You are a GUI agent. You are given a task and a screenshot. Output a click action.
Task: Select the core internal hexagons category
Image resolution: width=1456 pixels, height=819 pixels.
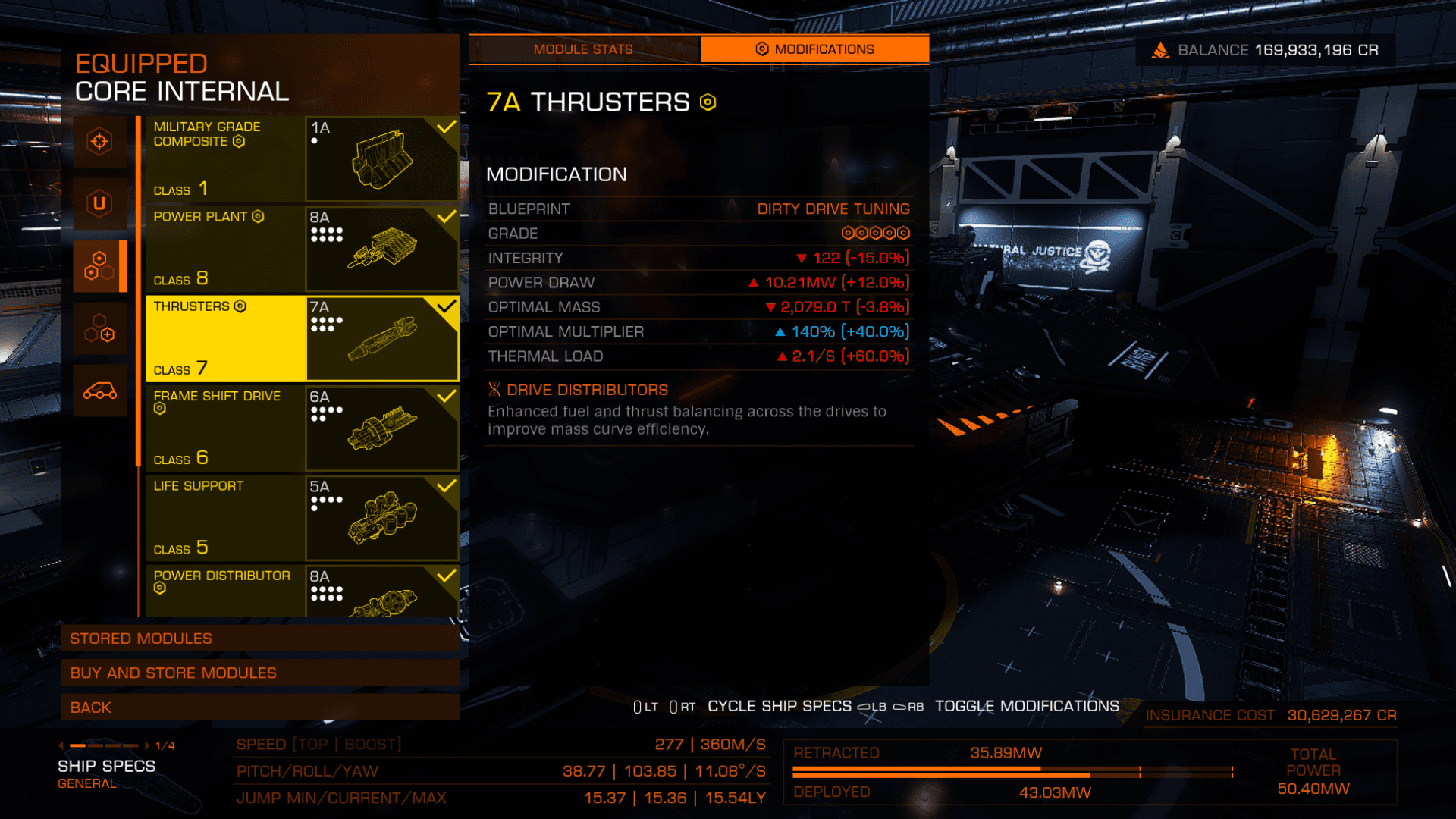pos(99,266)
